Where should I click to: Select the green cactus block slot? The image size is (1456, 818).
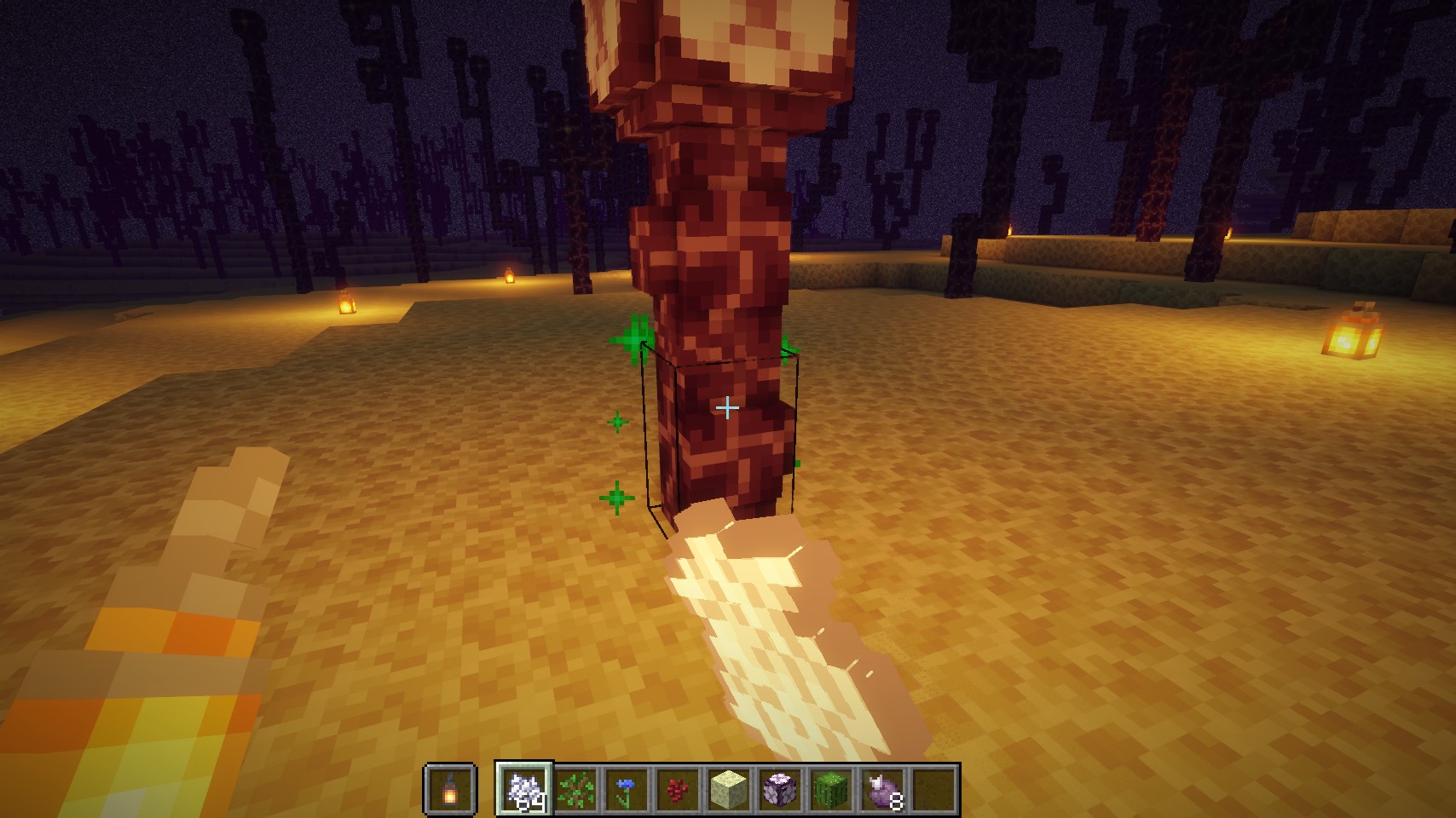pyautogui.click(x=831, y=788)
